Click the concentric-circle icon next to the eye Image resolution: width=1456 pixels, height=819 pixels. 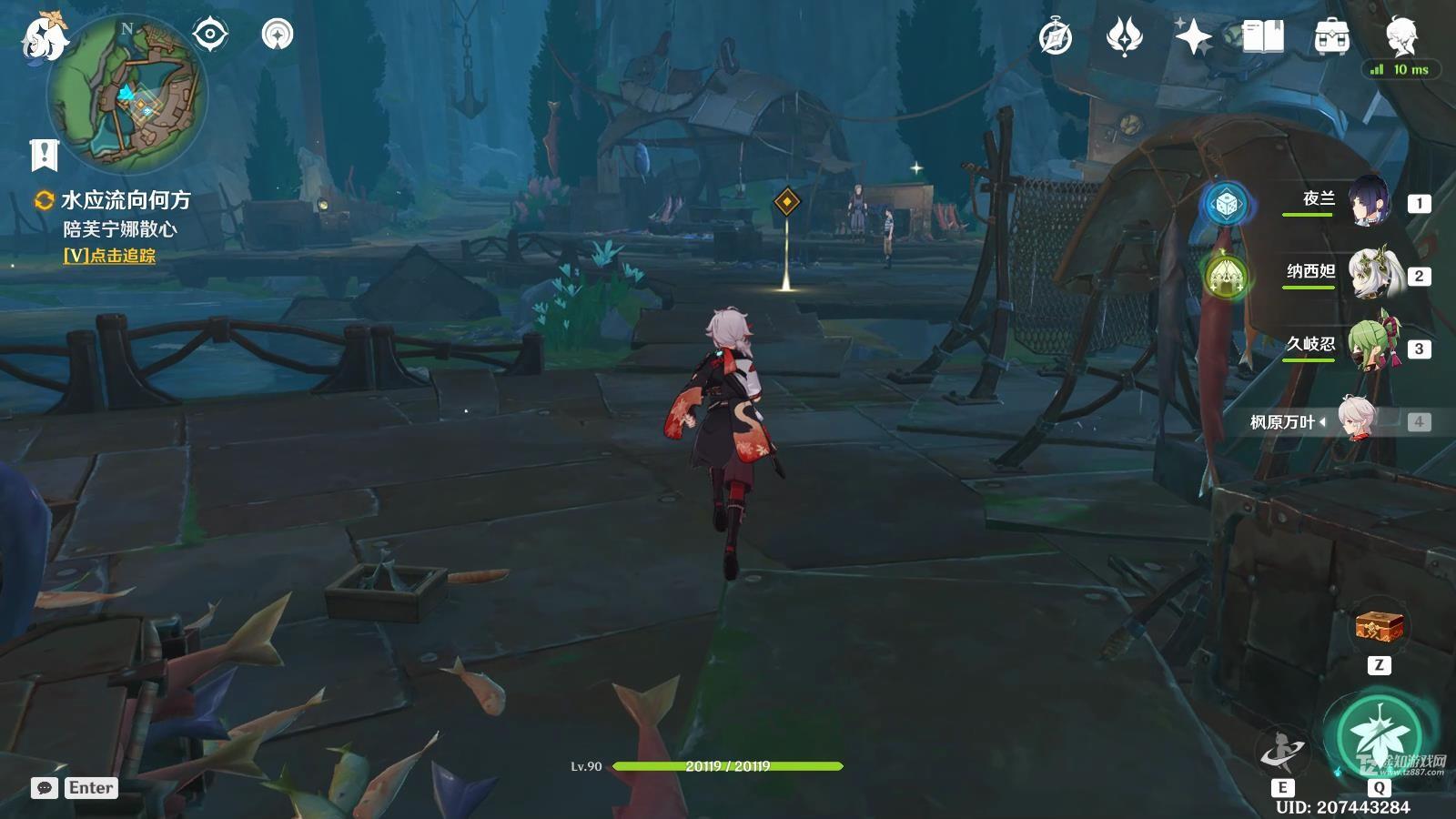click(277, 35)
